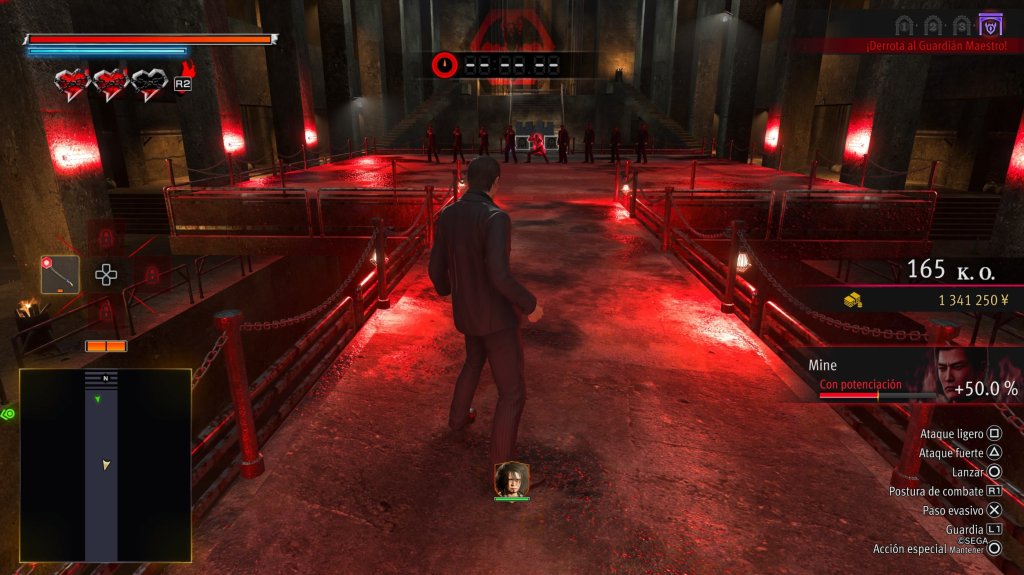1024x575 pixels.
Task: Select the companion portrait below the character
Action: pos(511,479)
